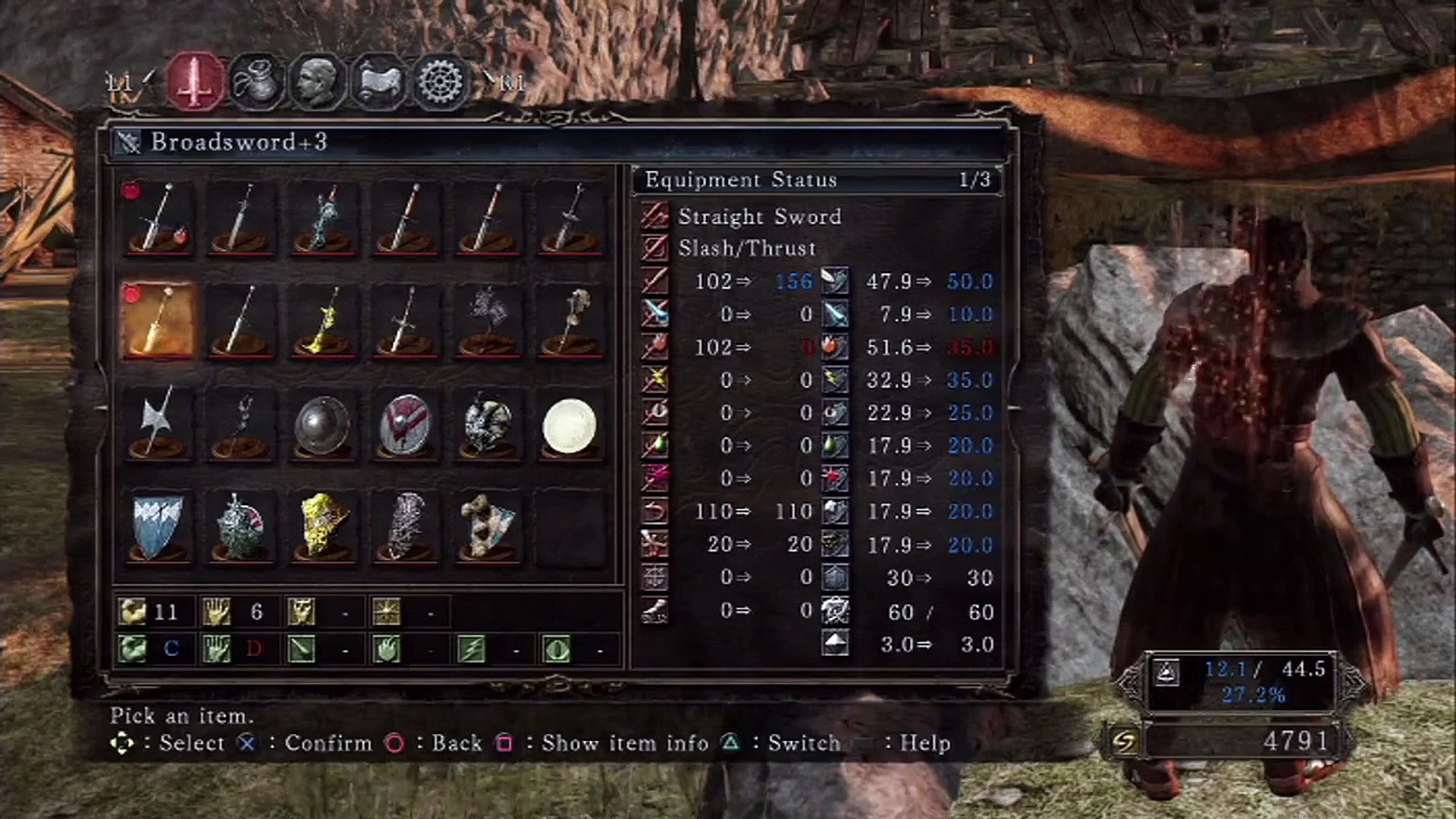Select the yellow moss-covered shield
Image resolution: width=1456 pixels, height=819 pixels.
coord(322,527)
